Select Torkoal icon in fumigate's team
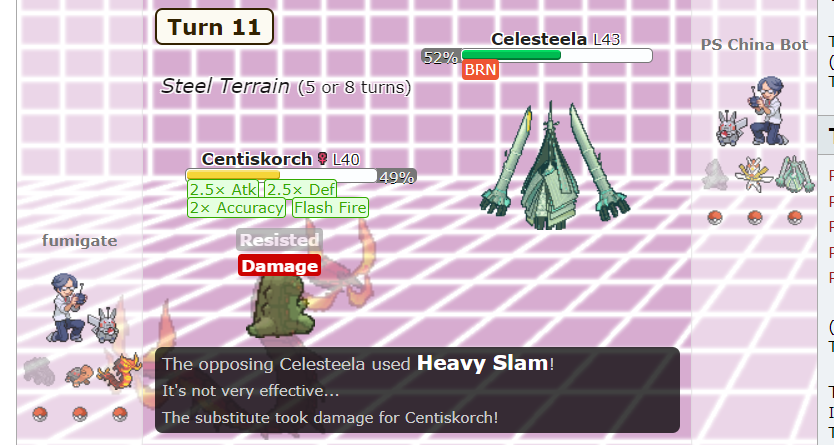Screen dimensions: 834x445 [x=81, y=373]
